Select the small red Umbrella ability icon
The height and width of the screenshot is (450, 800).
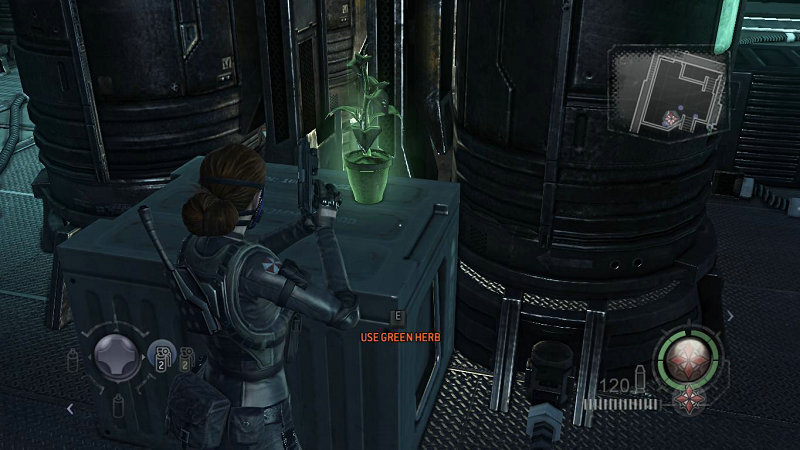pos(688,401)
